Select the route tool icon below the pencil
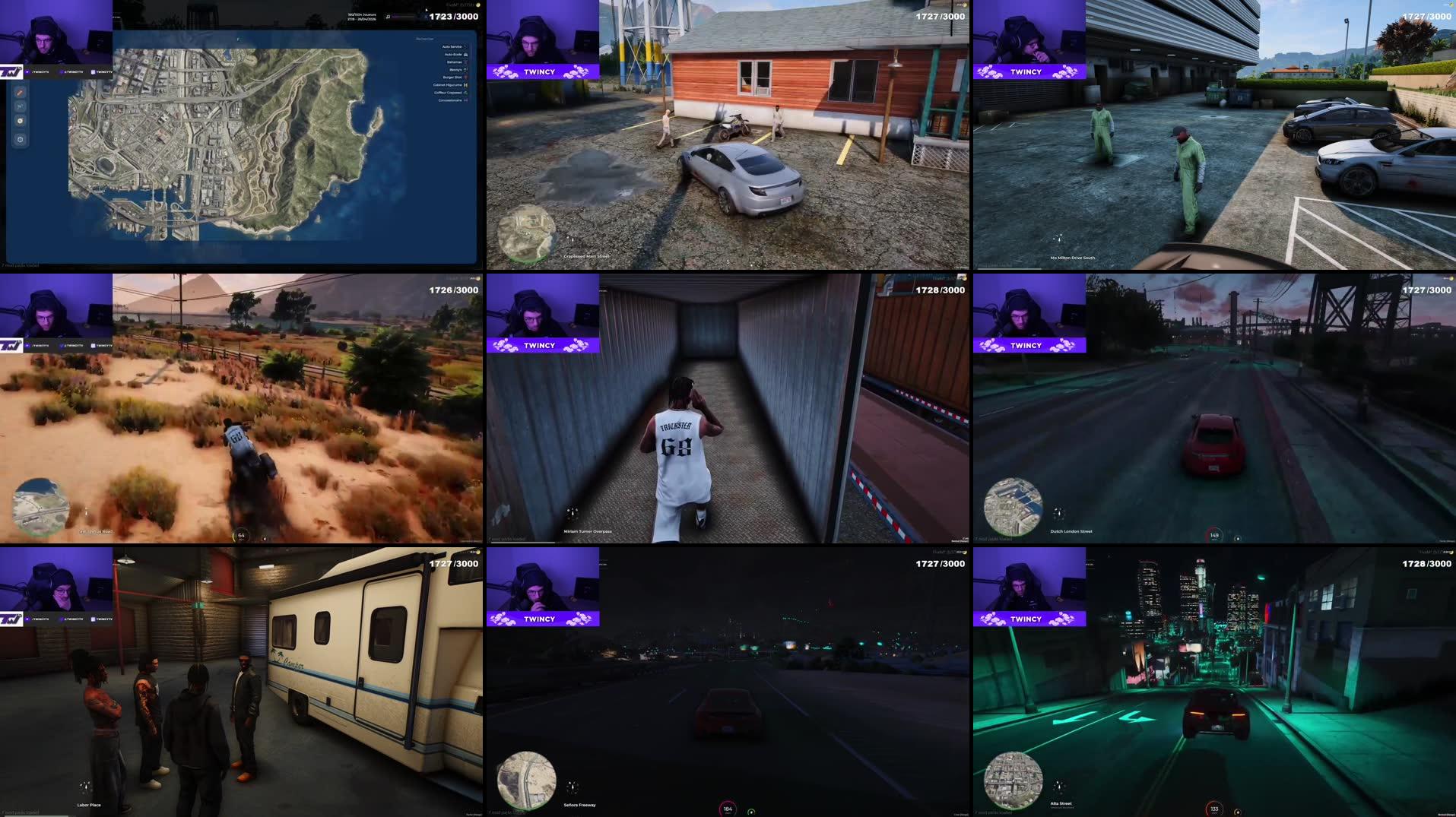1456x817 pixels. coord(20,106)
